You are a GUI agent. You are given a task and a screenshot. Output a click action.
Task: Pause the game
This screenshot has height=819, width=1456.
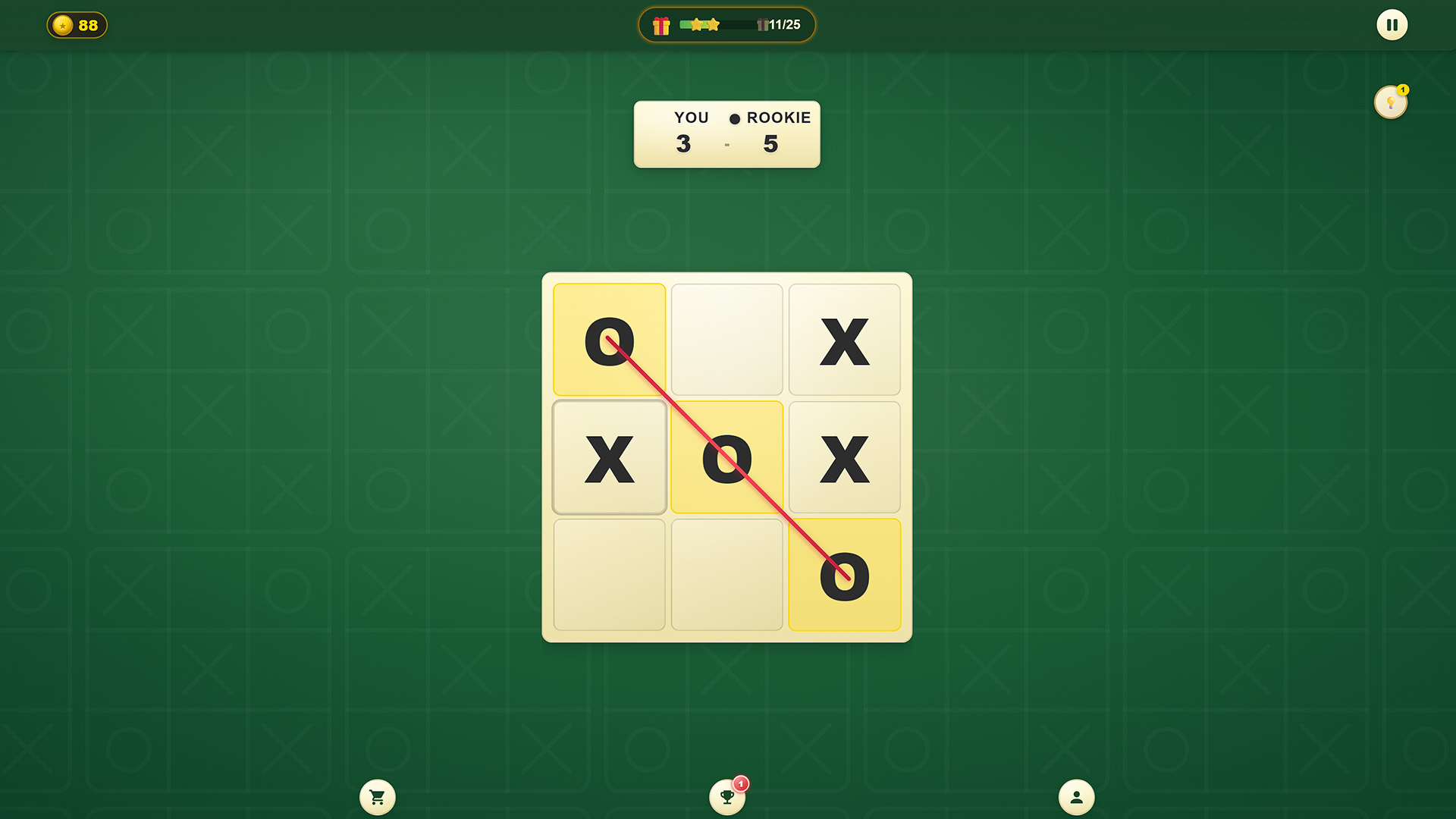[1392, 24]
